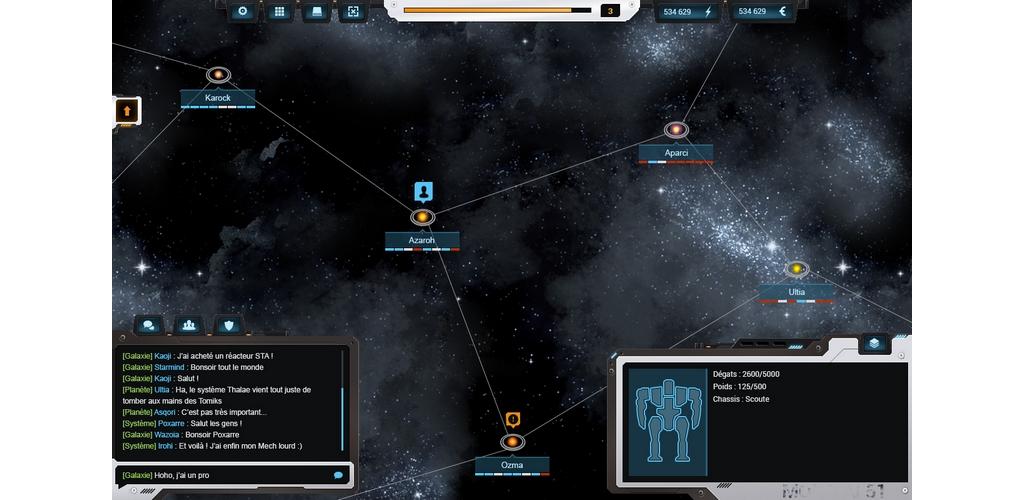Select the Karock star system
Viewport: 1024px width, 500px height.
tap(218, 76)
